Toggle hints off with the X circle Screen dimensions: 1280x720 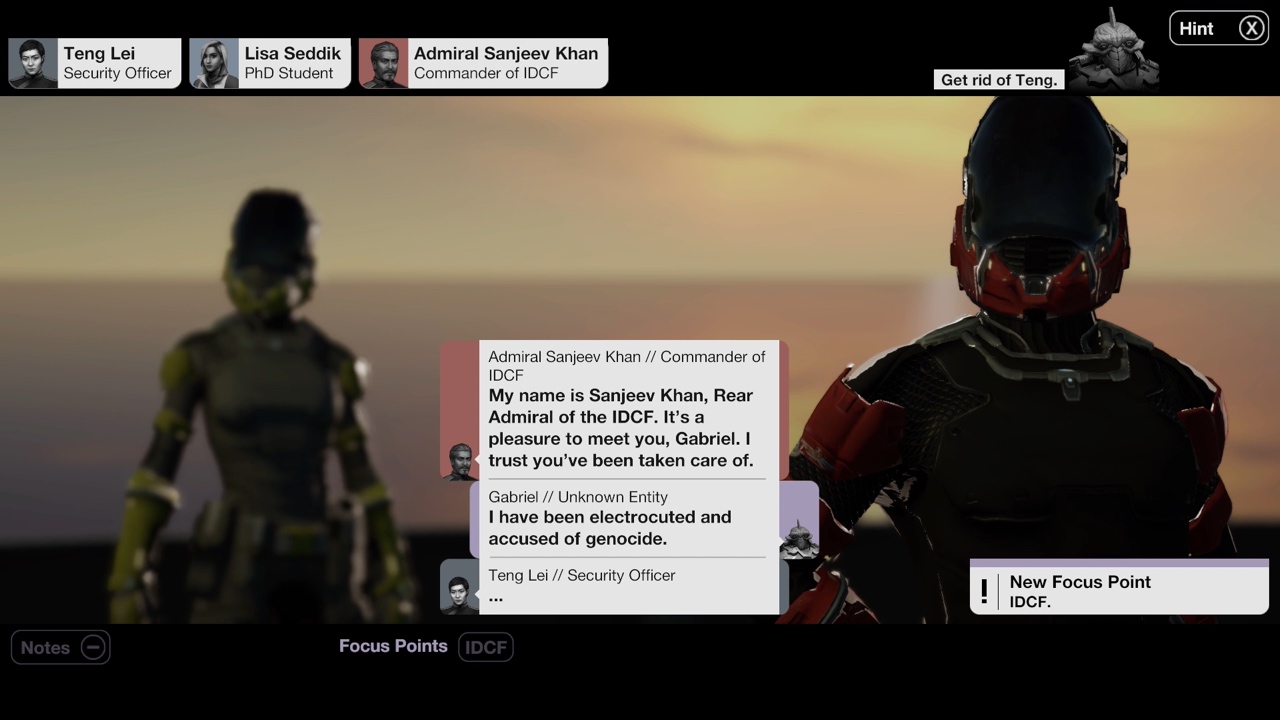pos(1251,28)
